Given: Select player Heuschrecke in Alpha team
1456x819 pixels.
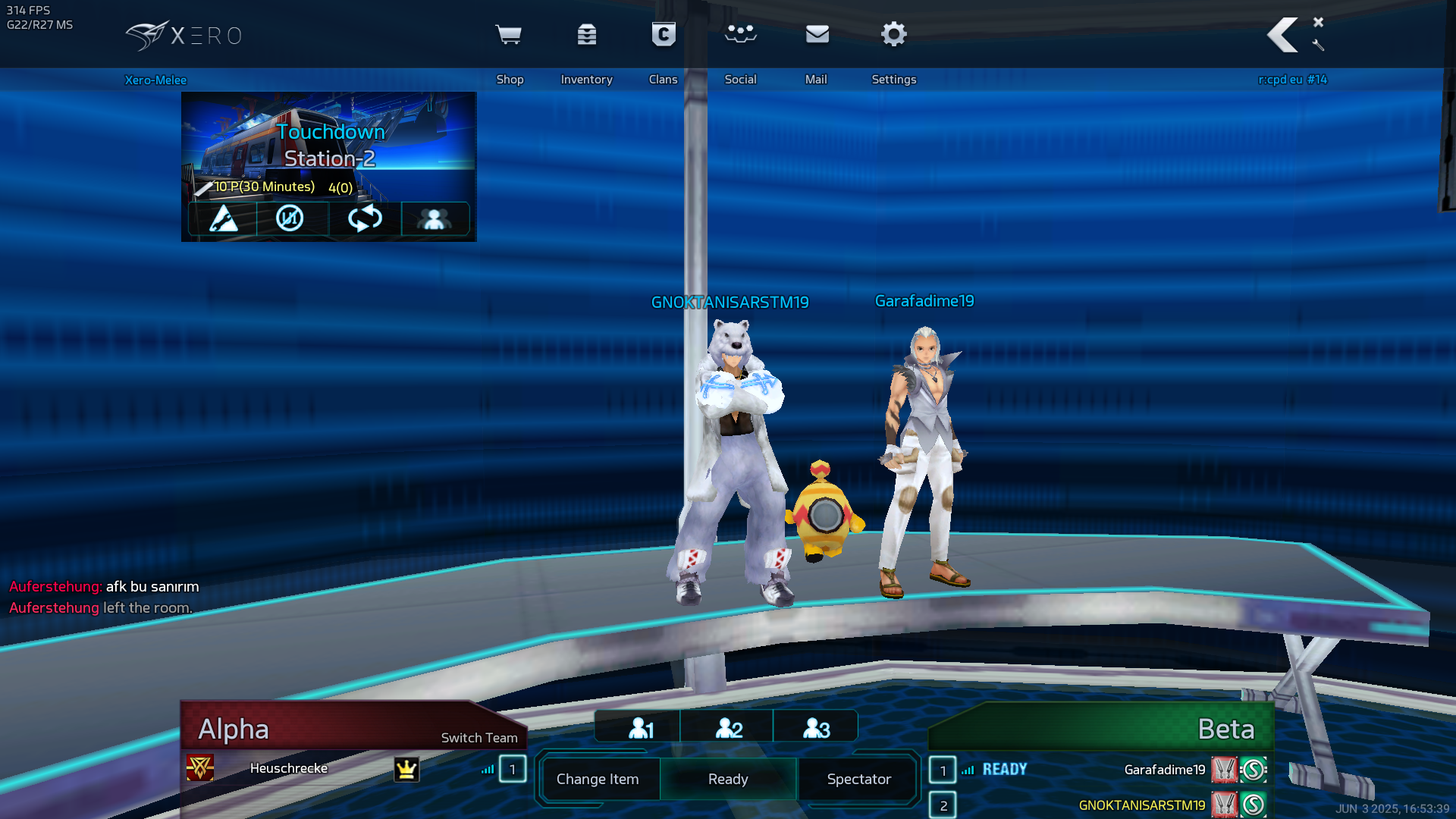Looking at the screenshot, I should (x=289, y=768).
